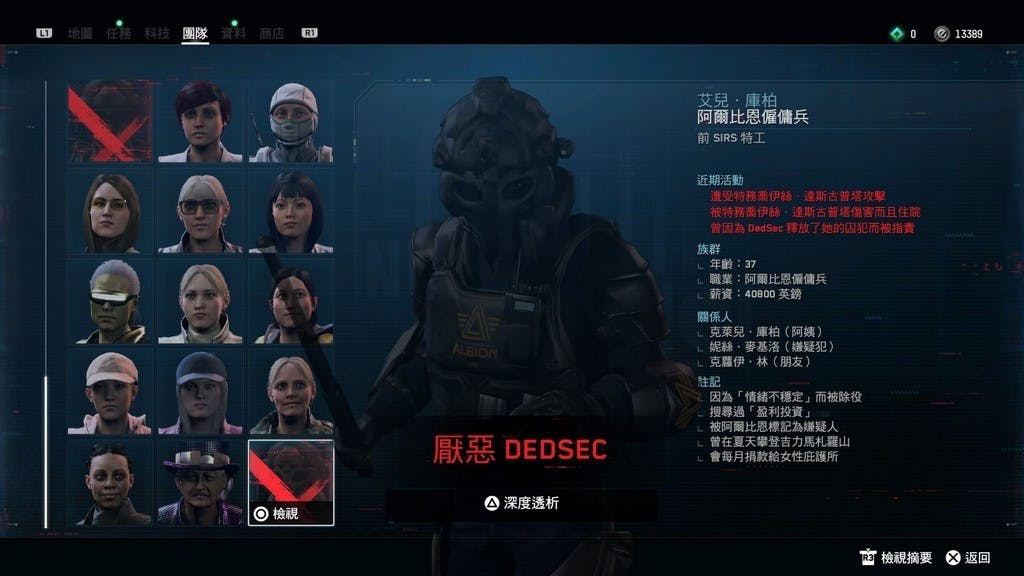This screenshot has height=576, width=1024.
Task: Select the operative in the dark baseball cap
Action: click(200, 392)
